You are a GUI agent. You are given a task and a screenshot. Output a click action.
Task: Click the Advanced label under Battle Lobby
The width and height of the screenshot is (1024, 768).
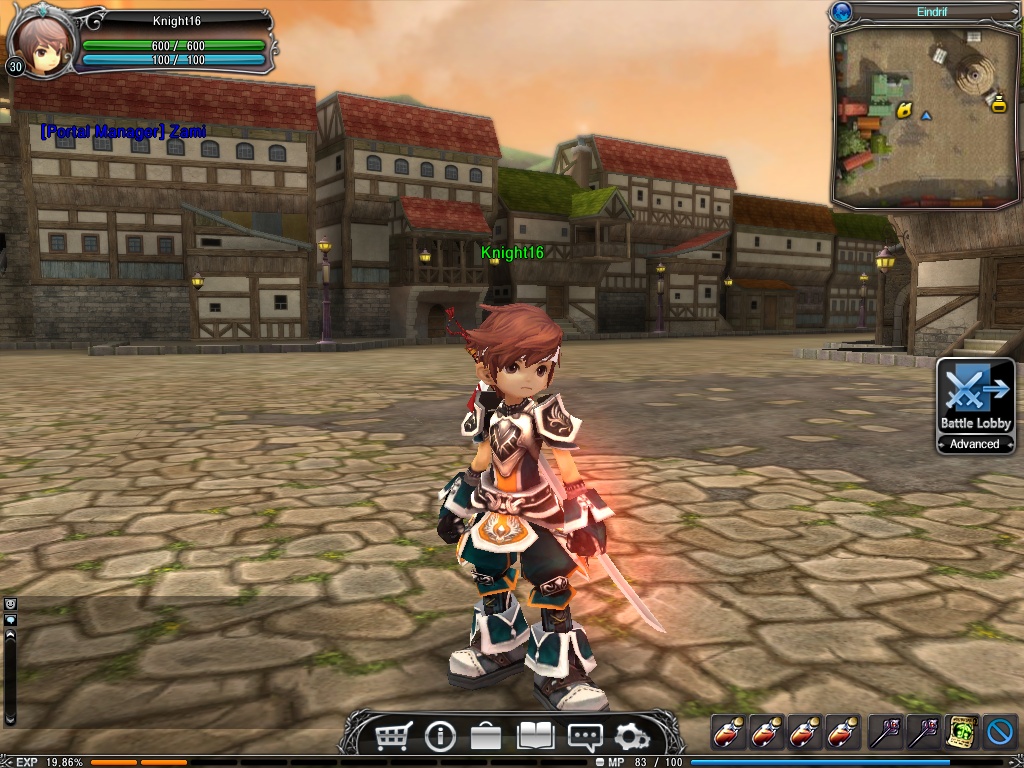[975, 444]
